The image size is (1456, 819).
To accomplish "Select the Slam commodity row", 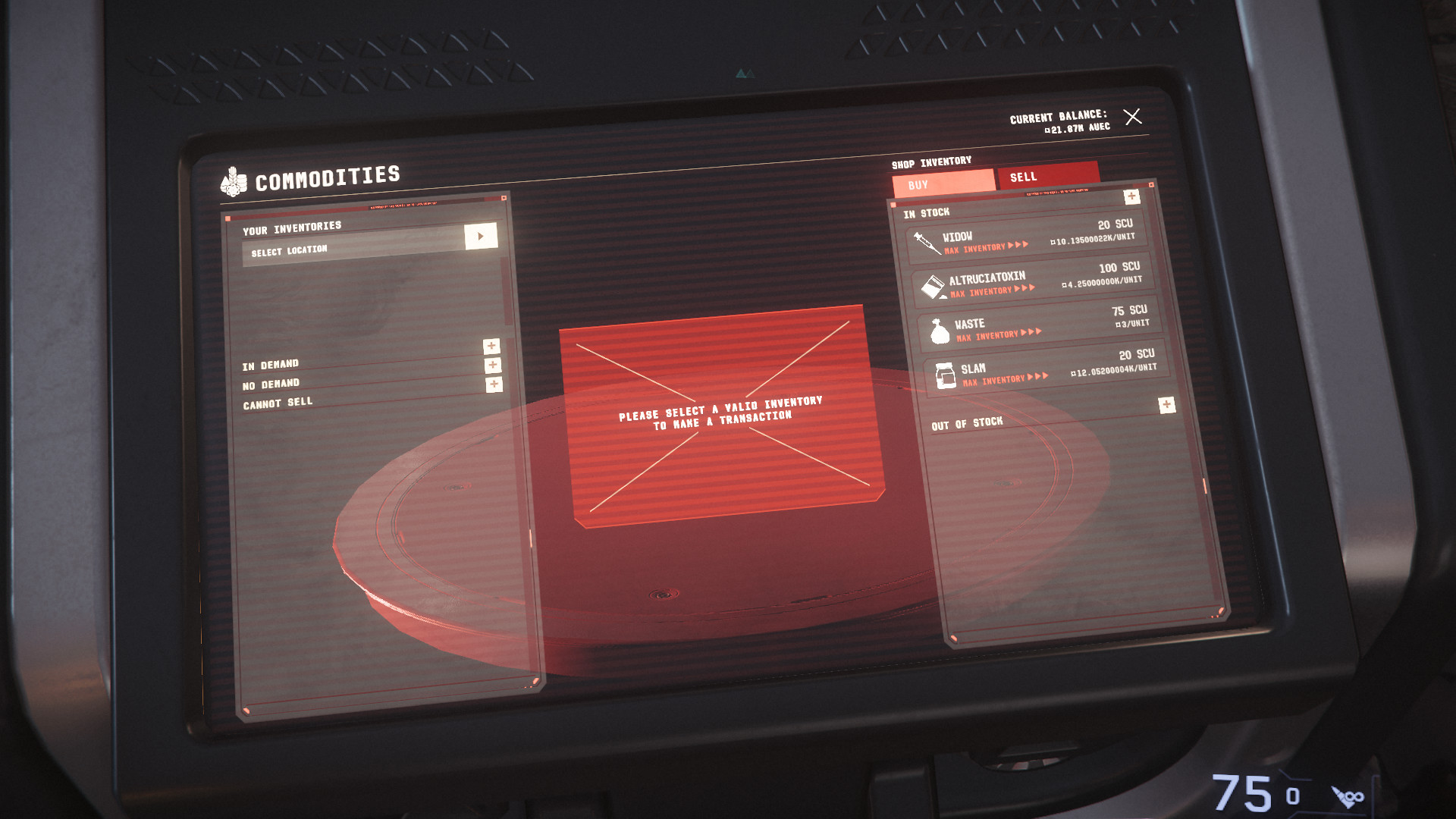I will pos(1045,369).
